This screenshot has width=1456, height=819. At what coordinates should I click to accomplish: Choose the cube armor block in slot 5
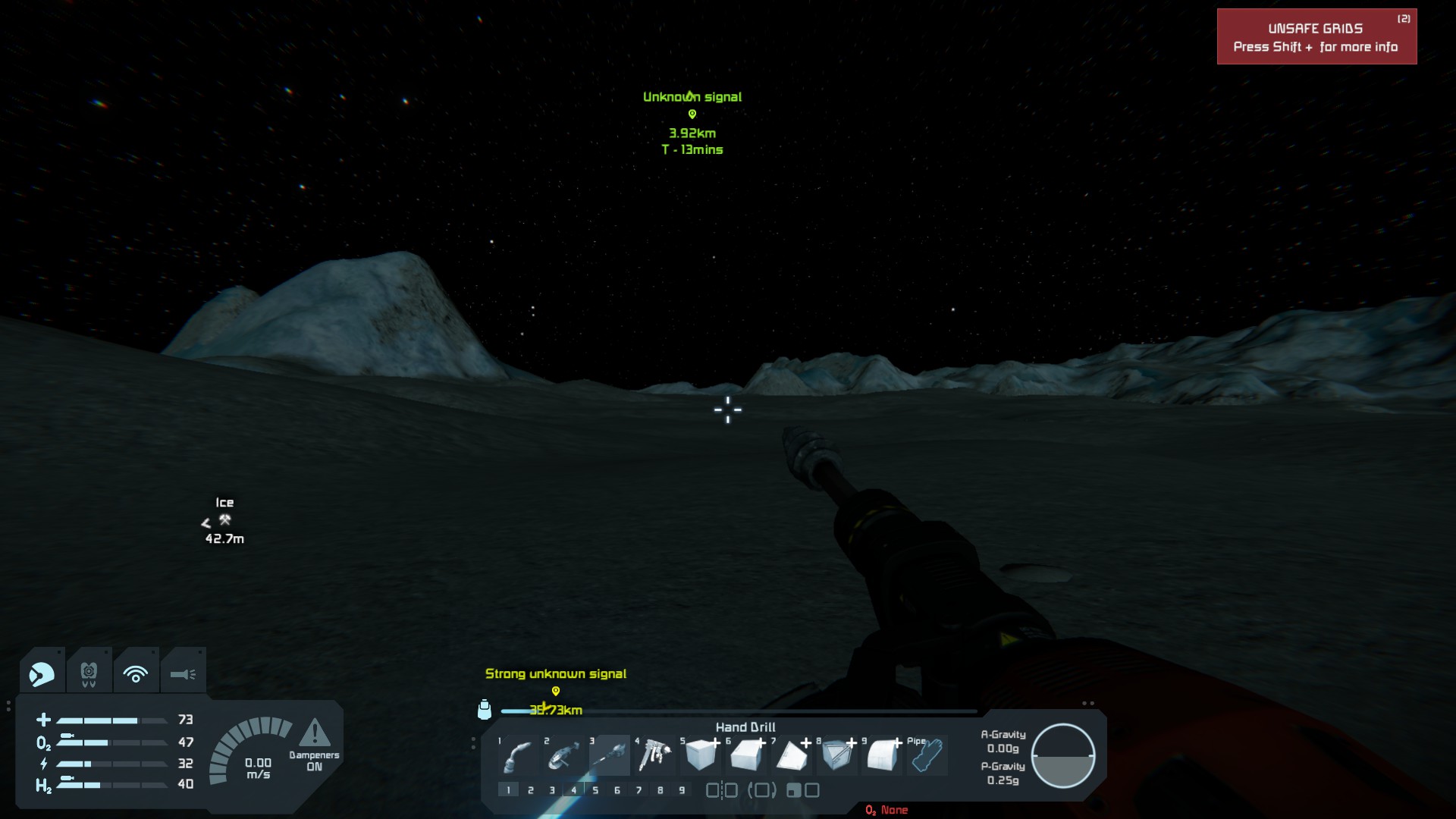click(700, 756)
